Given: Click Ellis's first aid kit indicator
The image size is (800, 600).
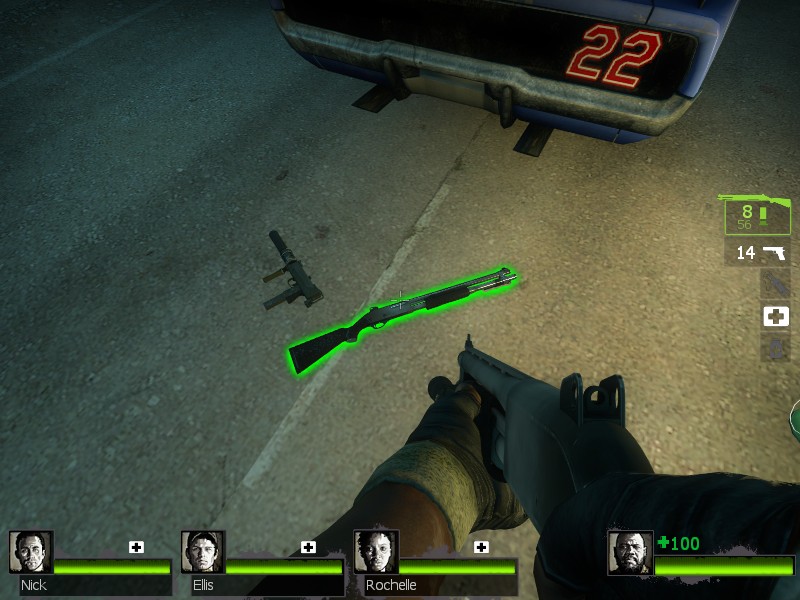Looking at the screenshot, I should 308,547.
